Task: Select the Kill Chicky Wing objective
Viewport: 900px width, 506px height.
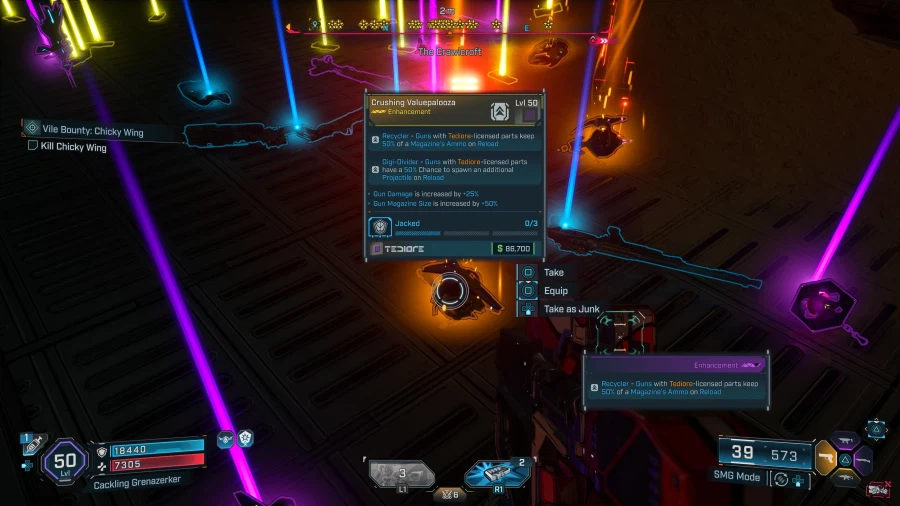Action: coord(72,147)
